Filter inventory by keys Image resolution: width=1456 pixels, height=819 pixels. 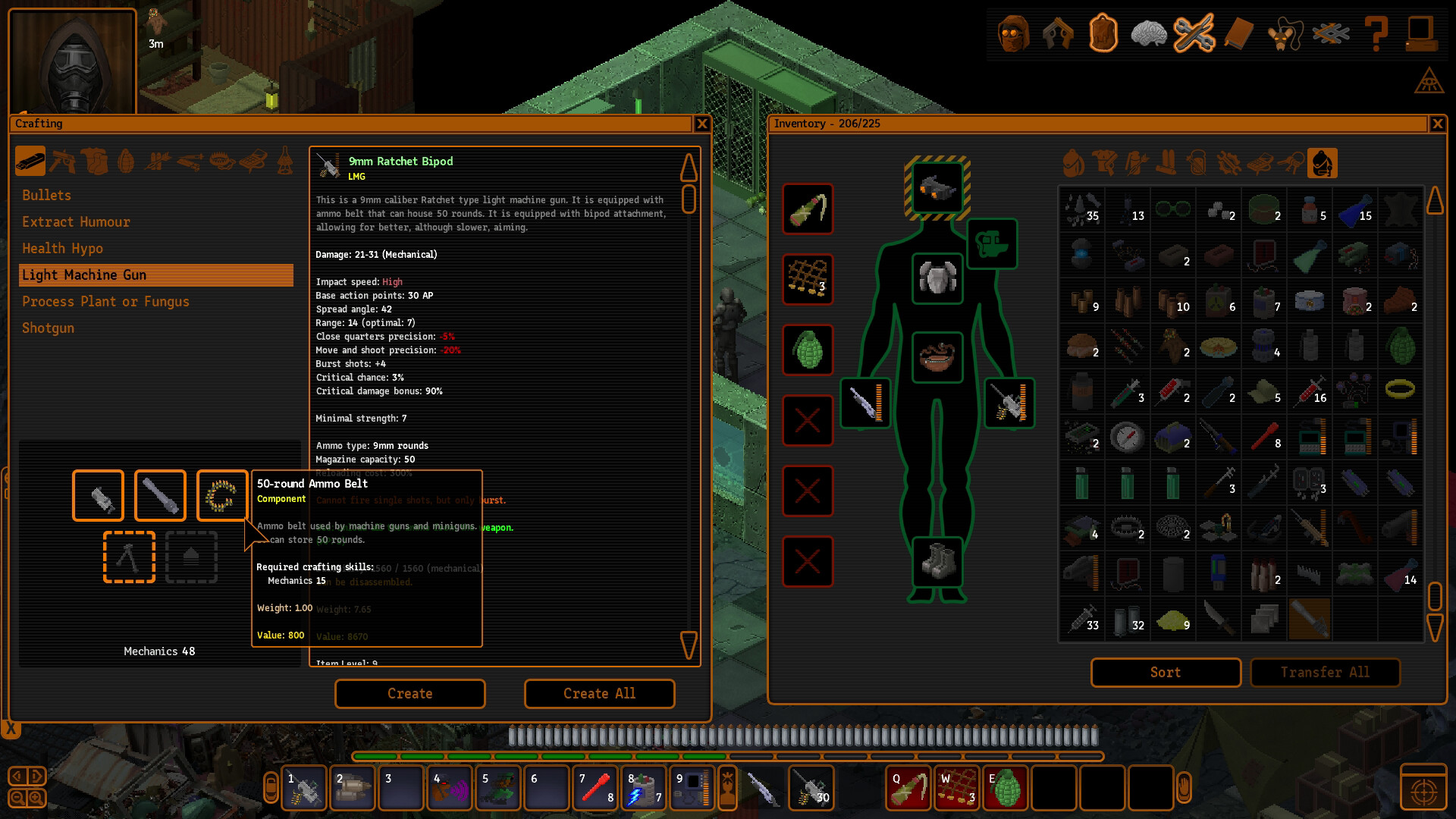1289,162
